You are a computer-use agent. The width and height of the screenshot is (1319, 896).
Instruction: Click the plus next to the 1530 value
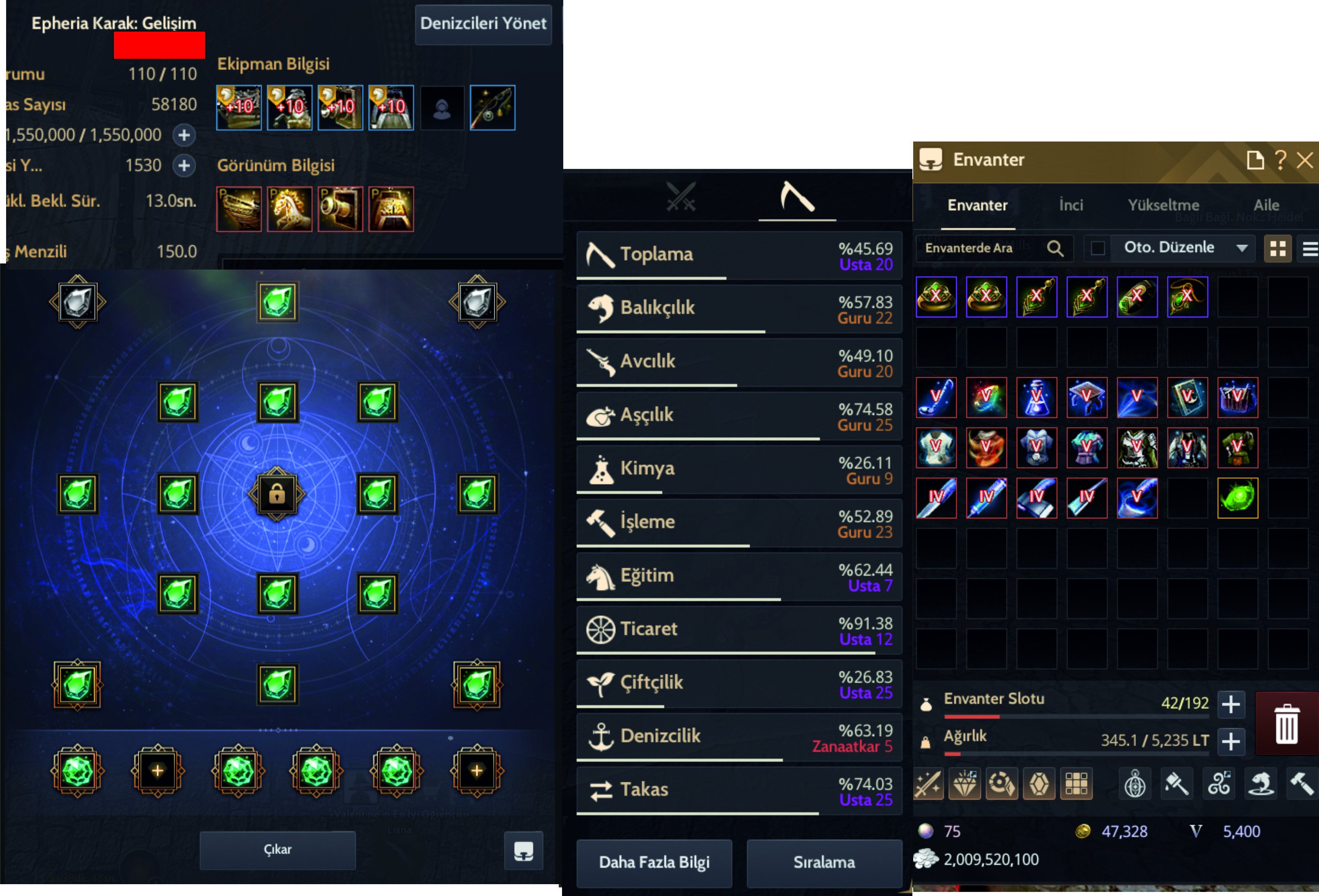tap(184, 165)
